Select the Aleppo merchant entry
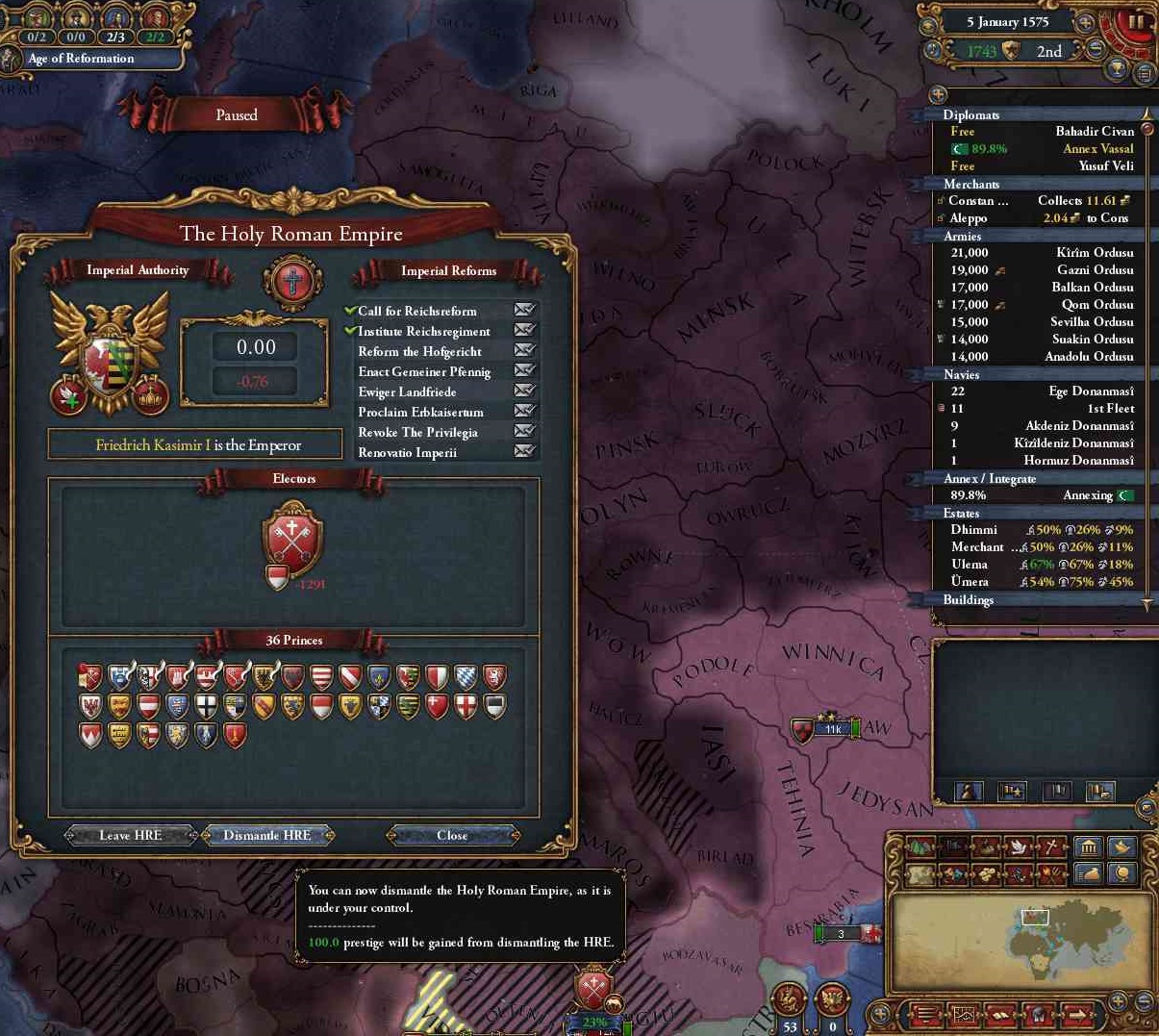Image resolution: width=1159 pixels, height=1036 pixels. tap(1034, 217)
